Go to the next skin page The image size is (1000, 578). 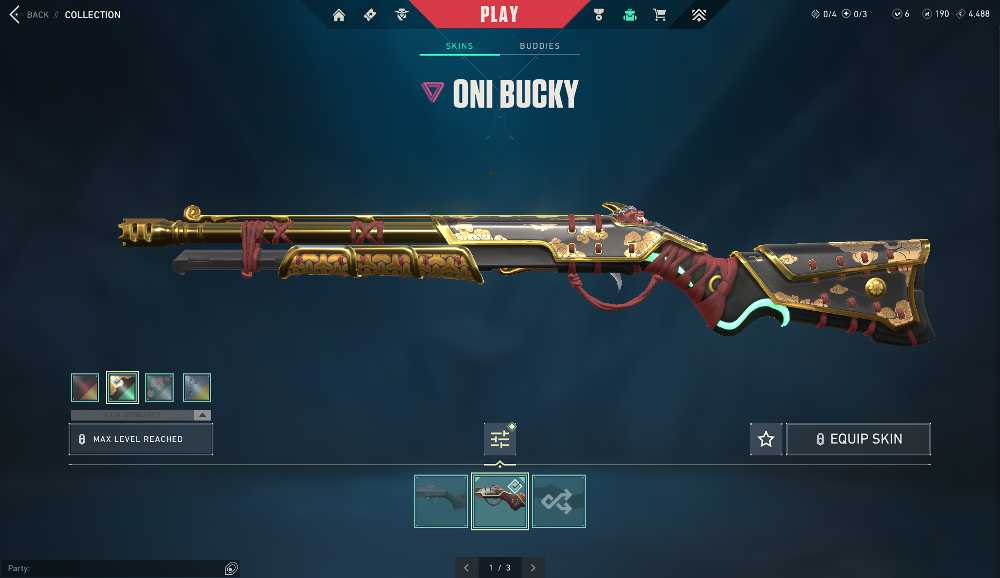(x=533, y=568)
